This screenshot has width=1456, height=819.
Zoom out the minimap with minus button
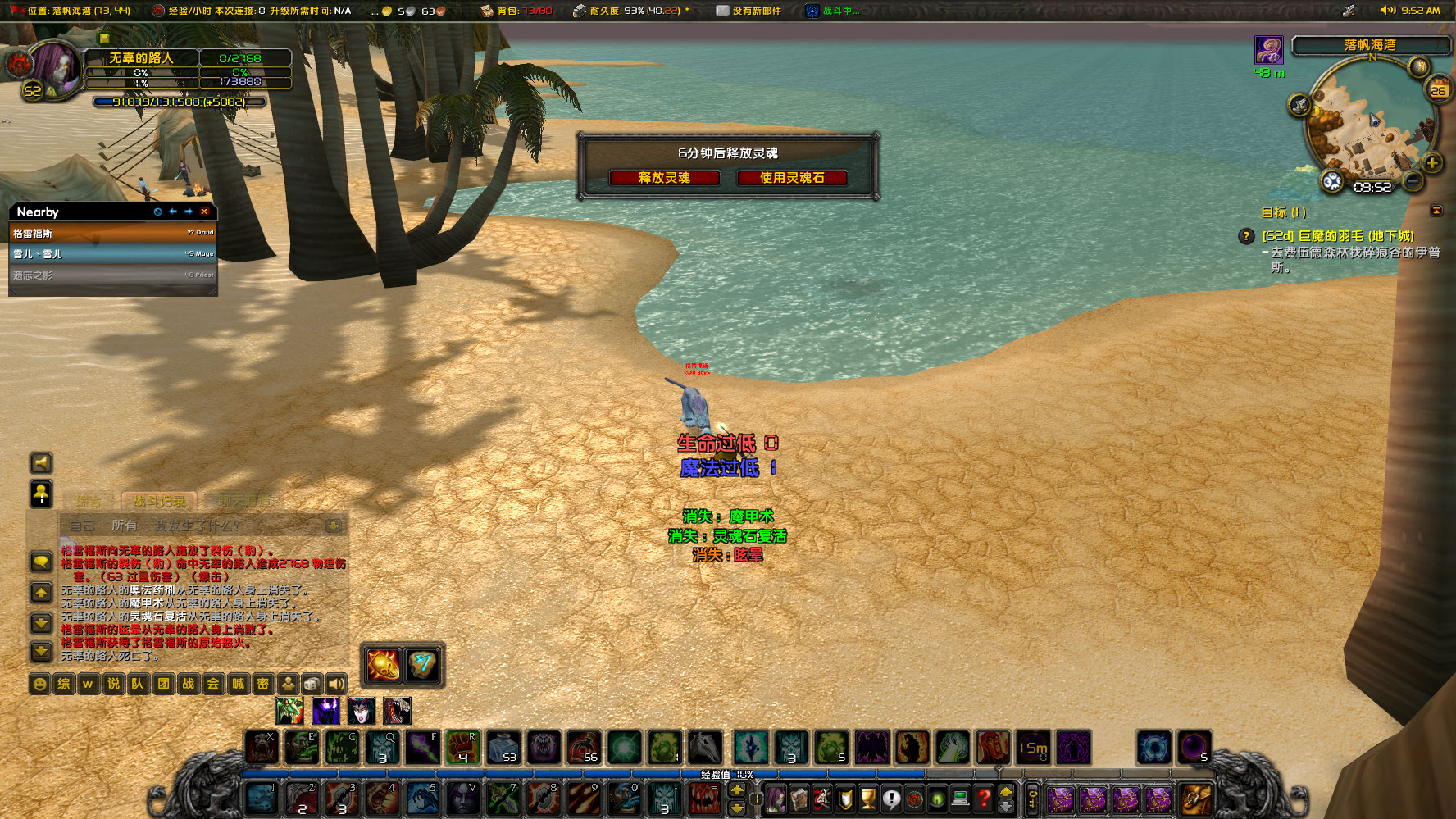pos(1413,180)
